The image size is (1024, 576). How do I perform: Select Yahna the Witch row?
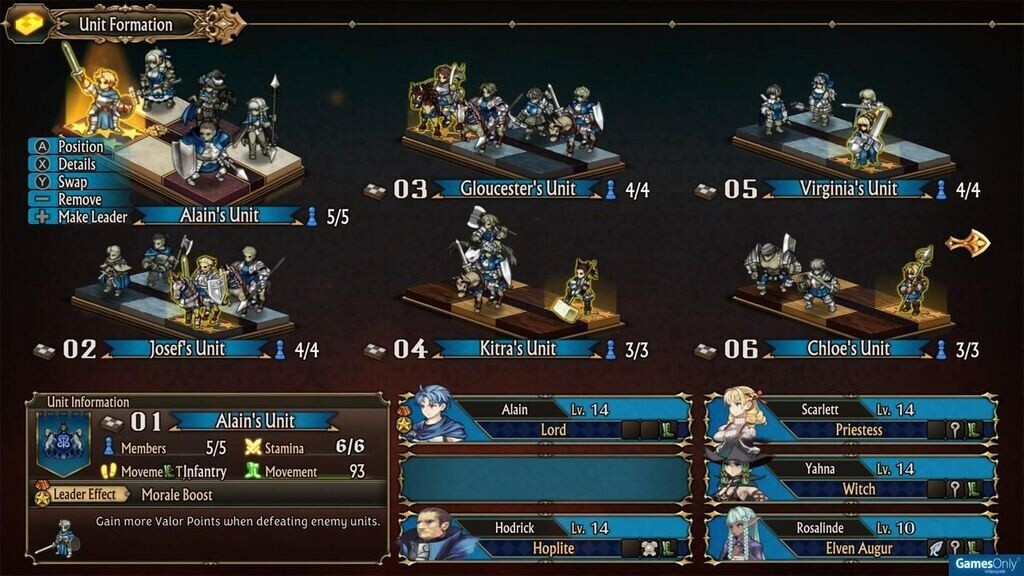(x=851, y=478)
